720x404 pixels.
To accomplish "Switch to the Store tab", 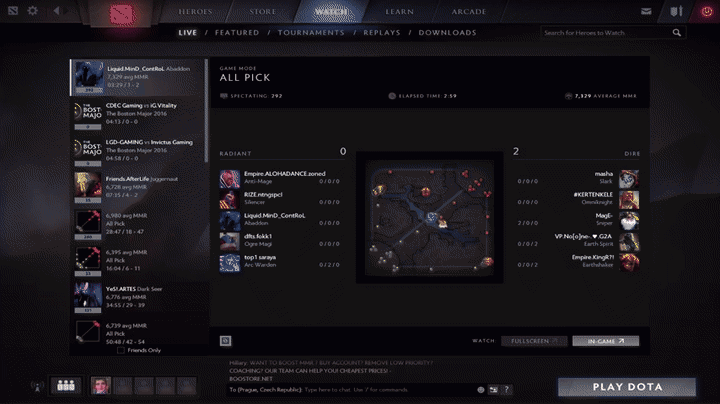I will click(263, 11).
